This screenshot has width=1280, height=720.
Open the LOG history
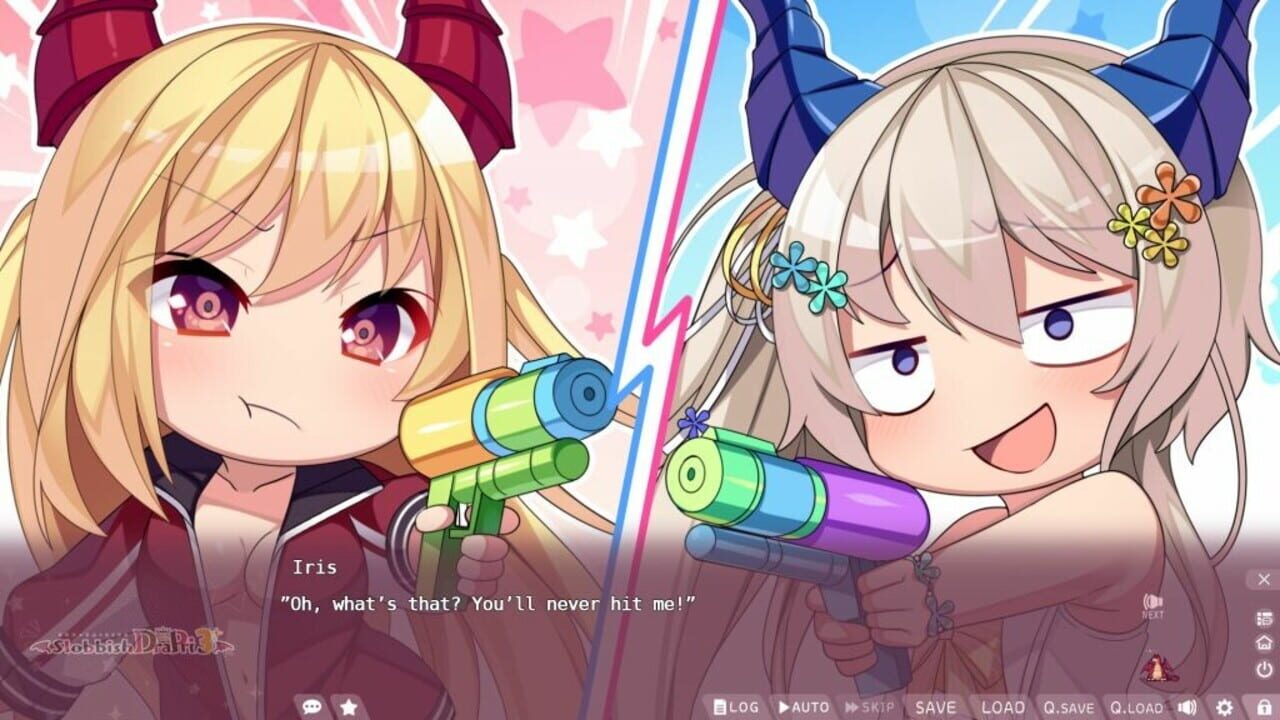point(736,707)
